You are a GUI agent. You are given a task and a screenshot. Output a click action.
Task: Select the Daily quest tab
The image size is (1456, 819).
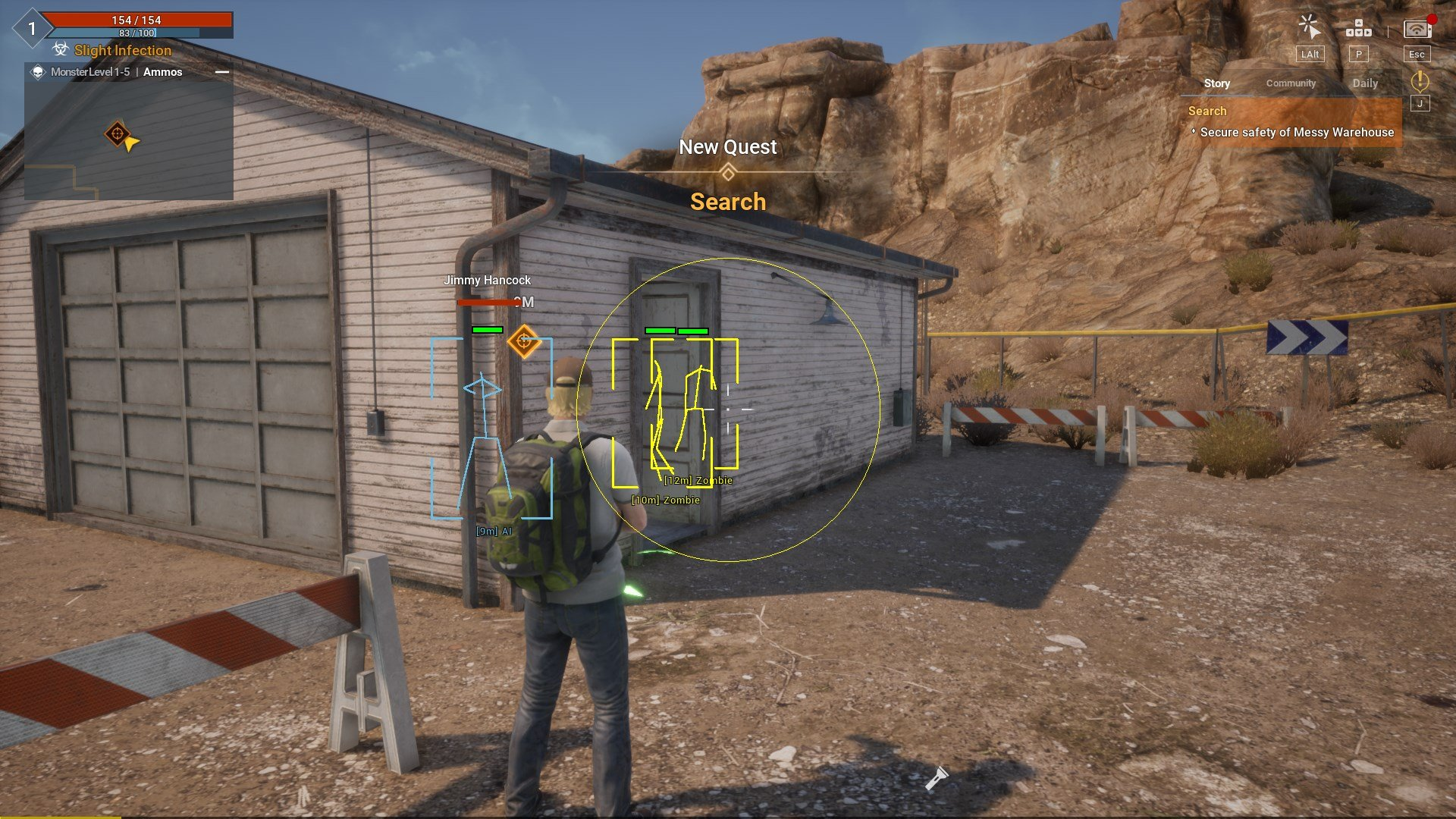tap(1365, 83)
